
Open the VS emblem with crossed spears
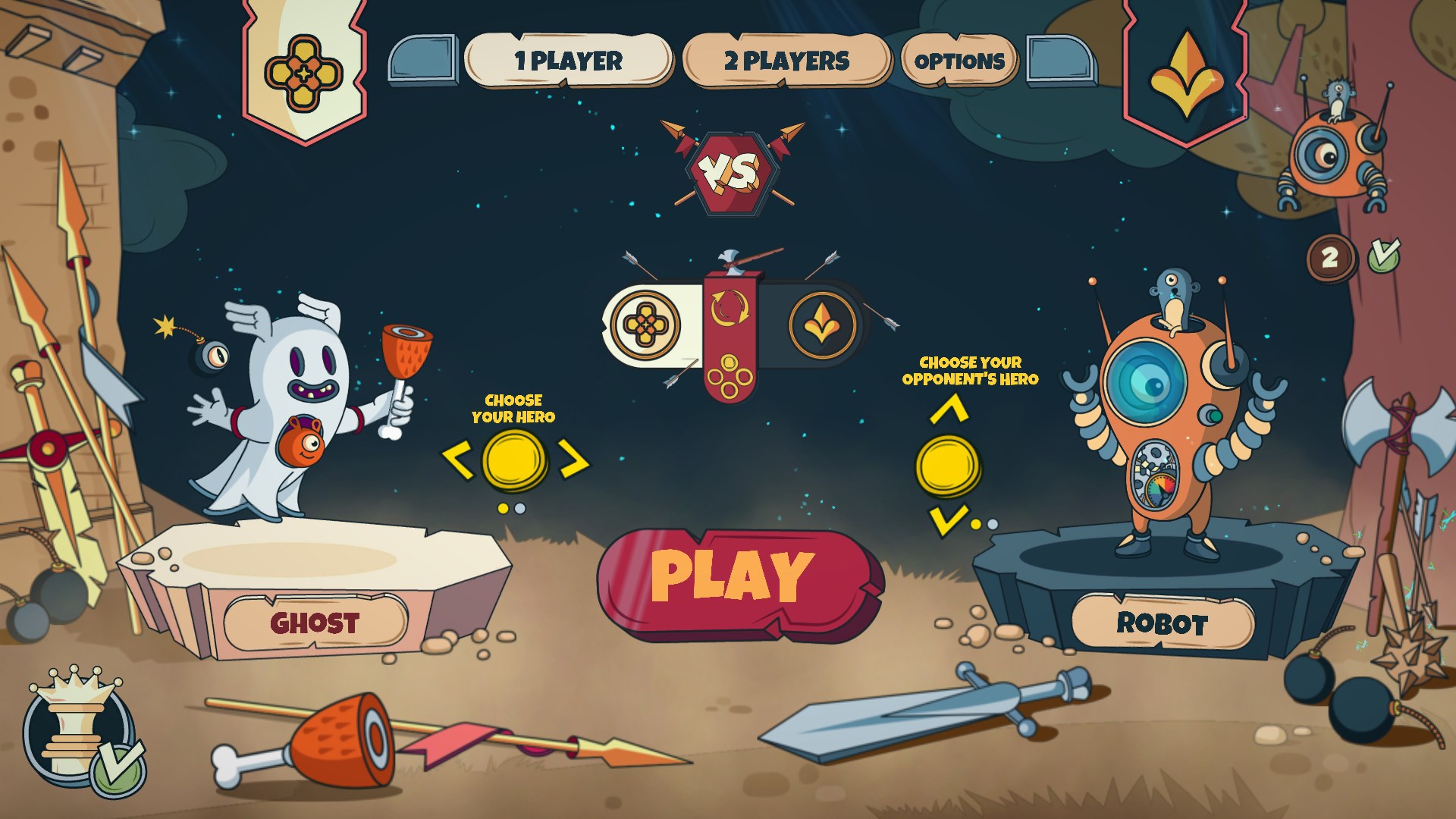coord(730,172)
